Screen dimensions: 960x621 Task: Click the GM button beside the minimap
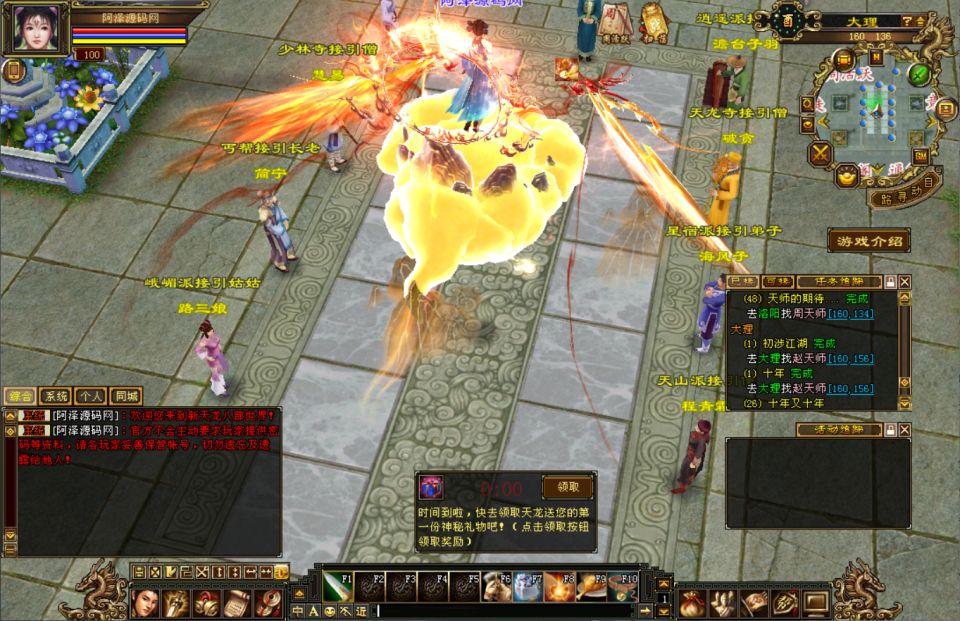click(920, 156)
